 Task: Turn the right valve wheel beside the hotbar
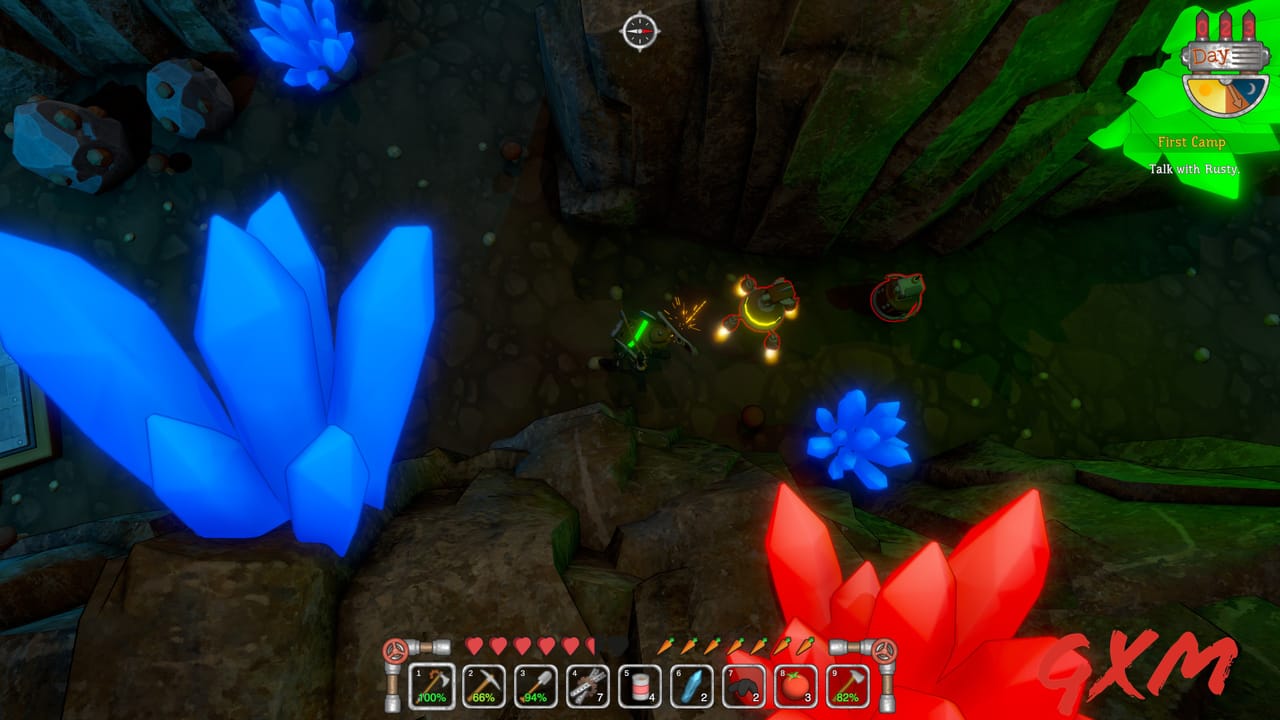(884, 651)
